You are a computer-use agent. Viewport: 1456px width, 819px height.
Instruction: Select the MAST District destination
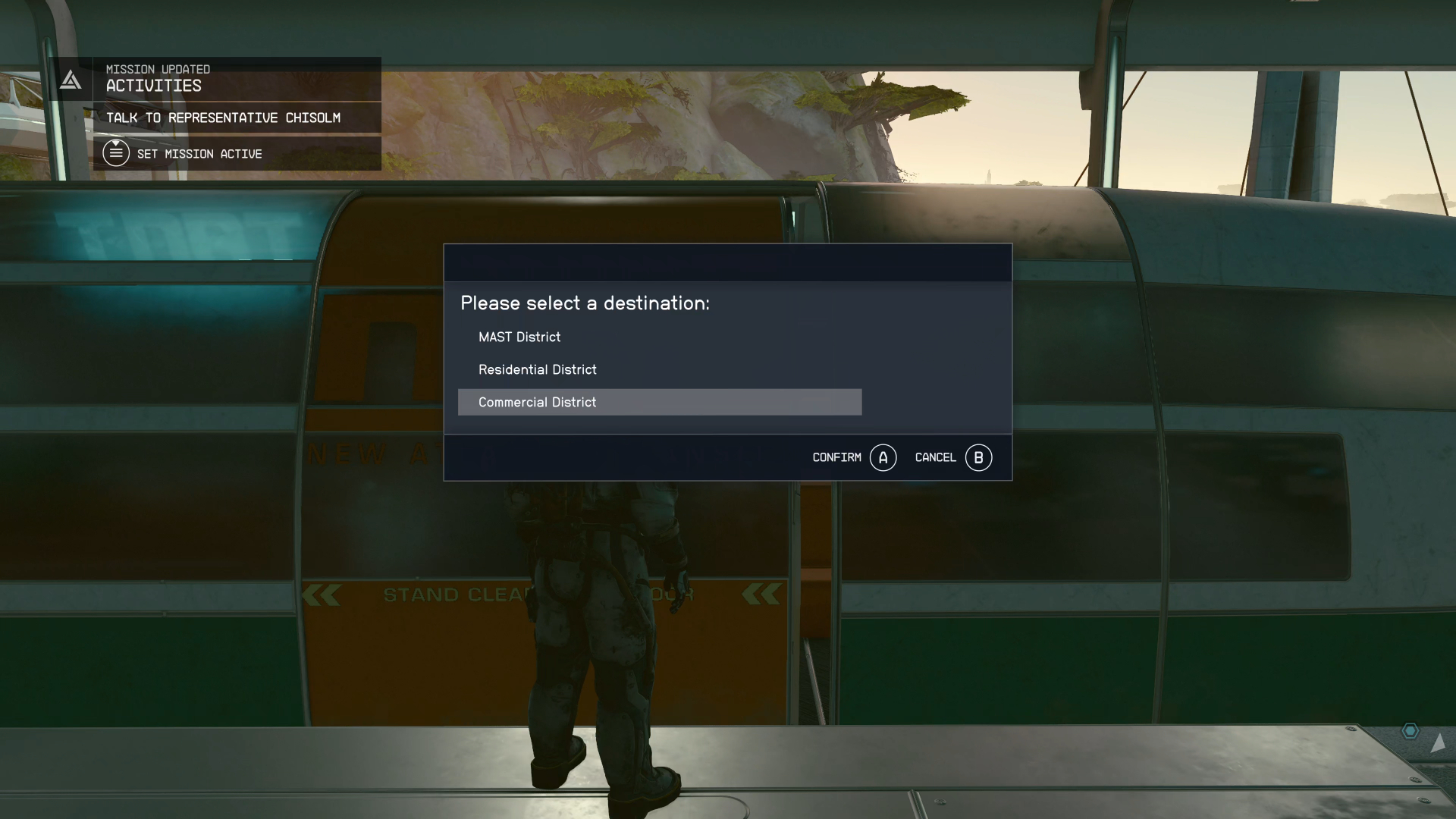tap(519, 337)
